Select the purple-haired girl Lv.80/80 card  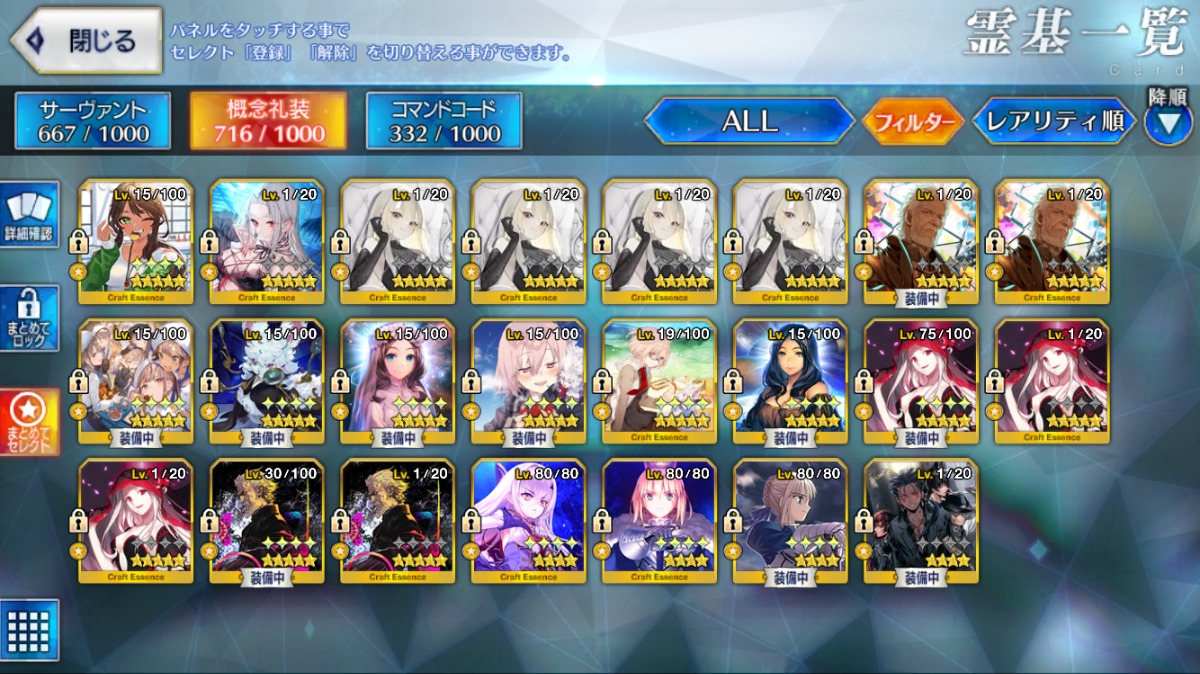click(528, 520)
